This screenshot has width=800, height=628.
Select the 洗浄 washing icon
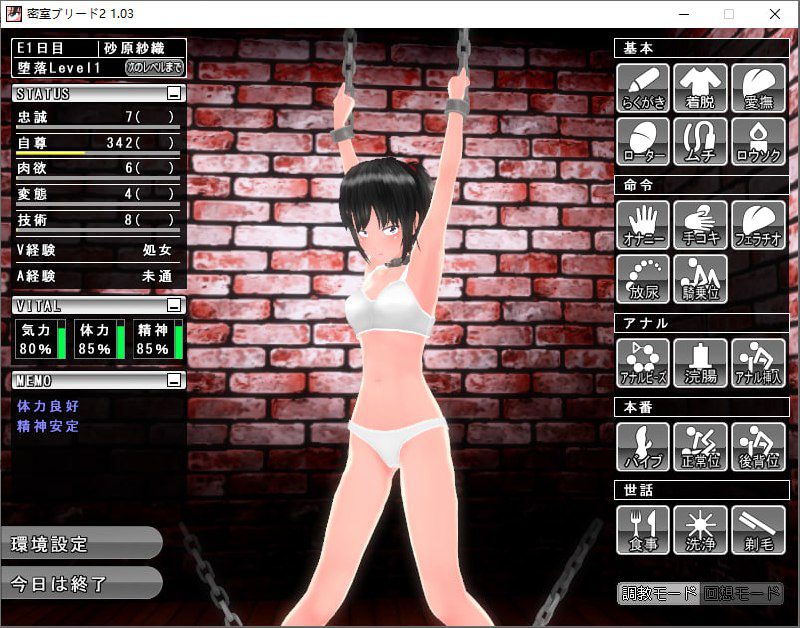pos(700,529)
